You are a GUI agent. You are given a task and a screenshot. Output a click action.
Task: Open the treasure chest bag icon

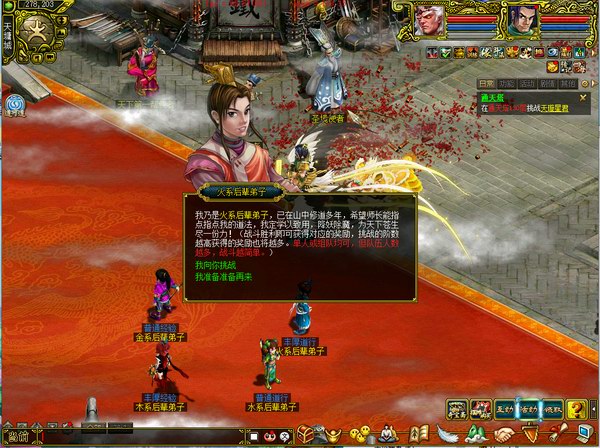(x=305, y=435)
